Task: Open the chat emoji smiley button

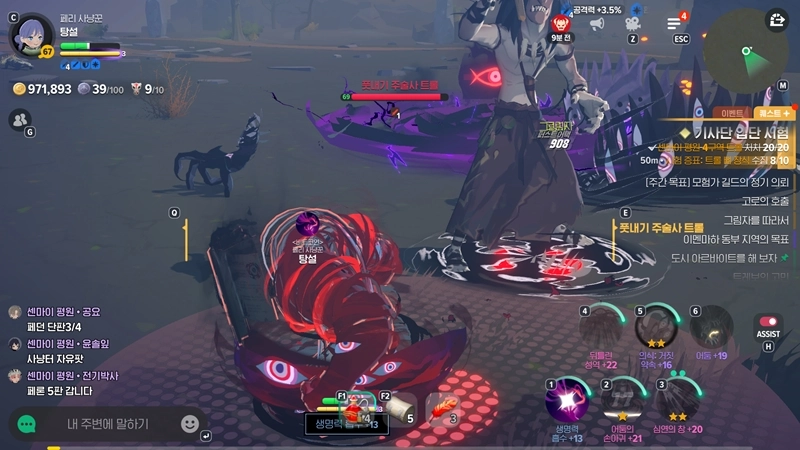Action: [189, 424]
